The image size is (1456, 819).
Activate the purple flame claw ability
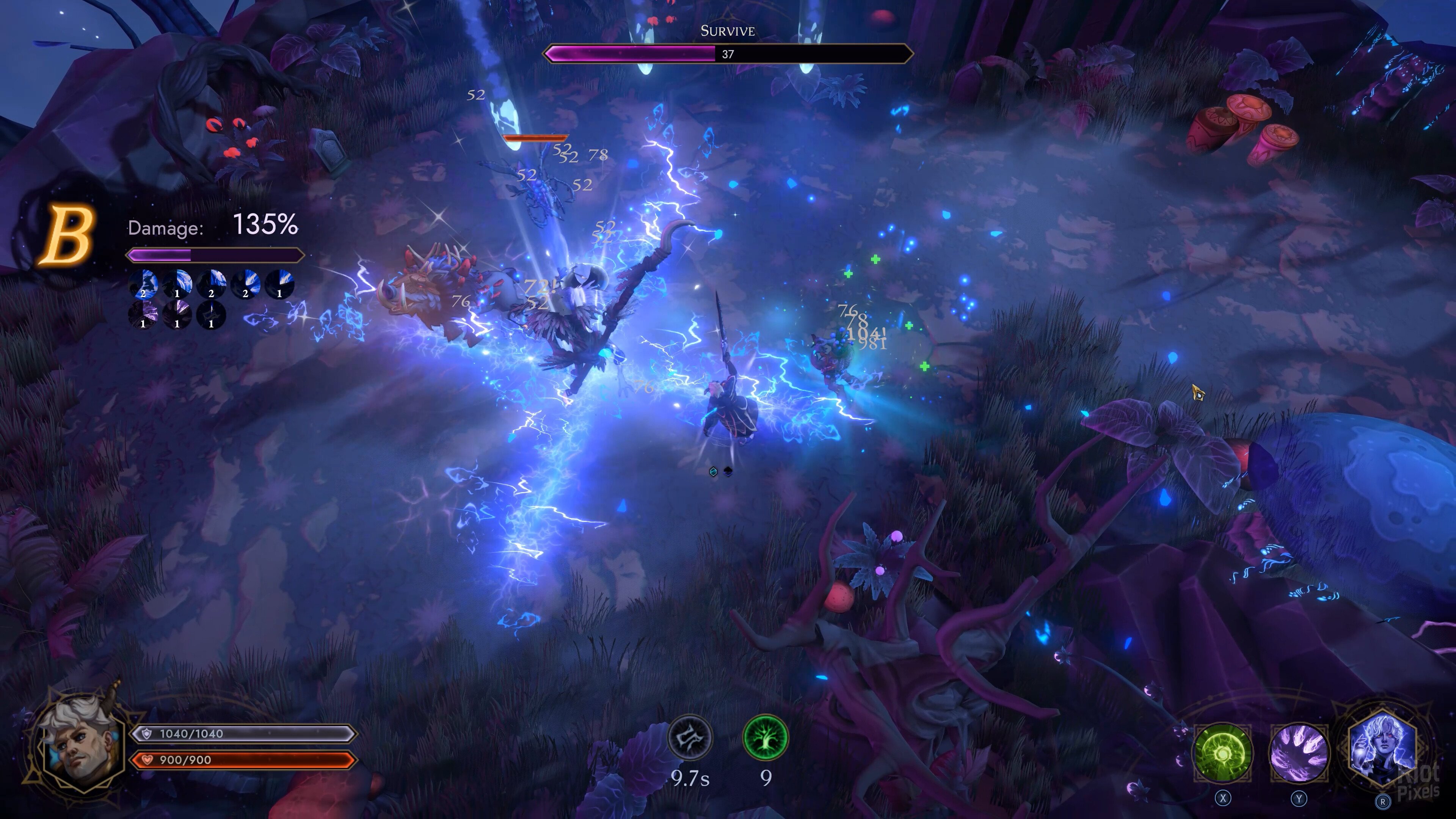click(x=1299, y=753)
